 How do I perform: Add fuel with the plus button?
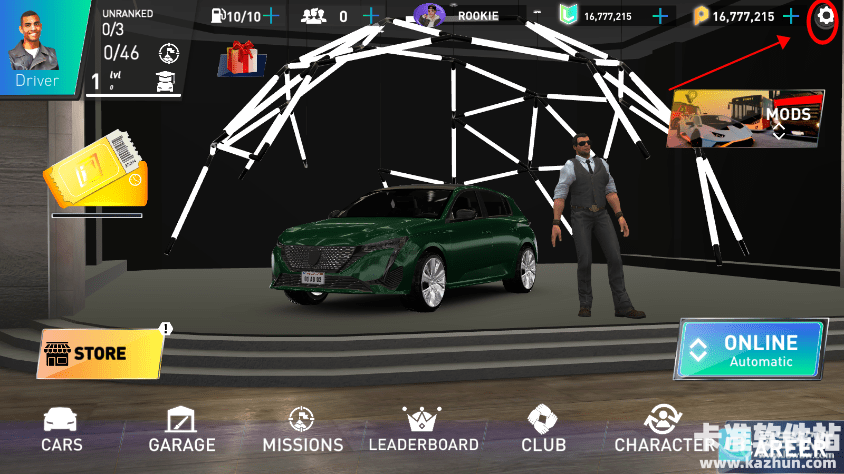271,16
